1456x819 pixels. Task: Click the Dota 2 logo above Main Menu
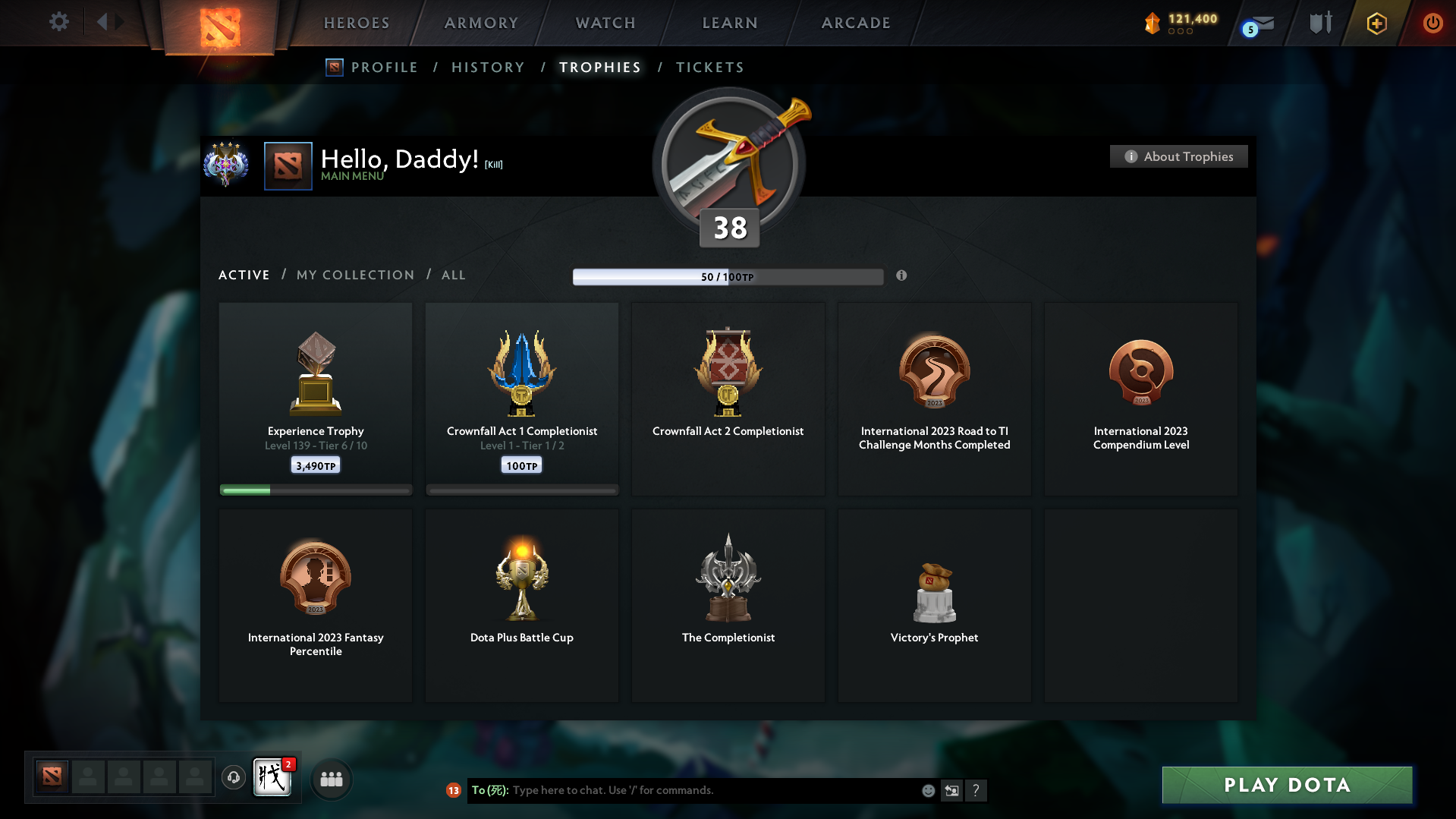288,165
